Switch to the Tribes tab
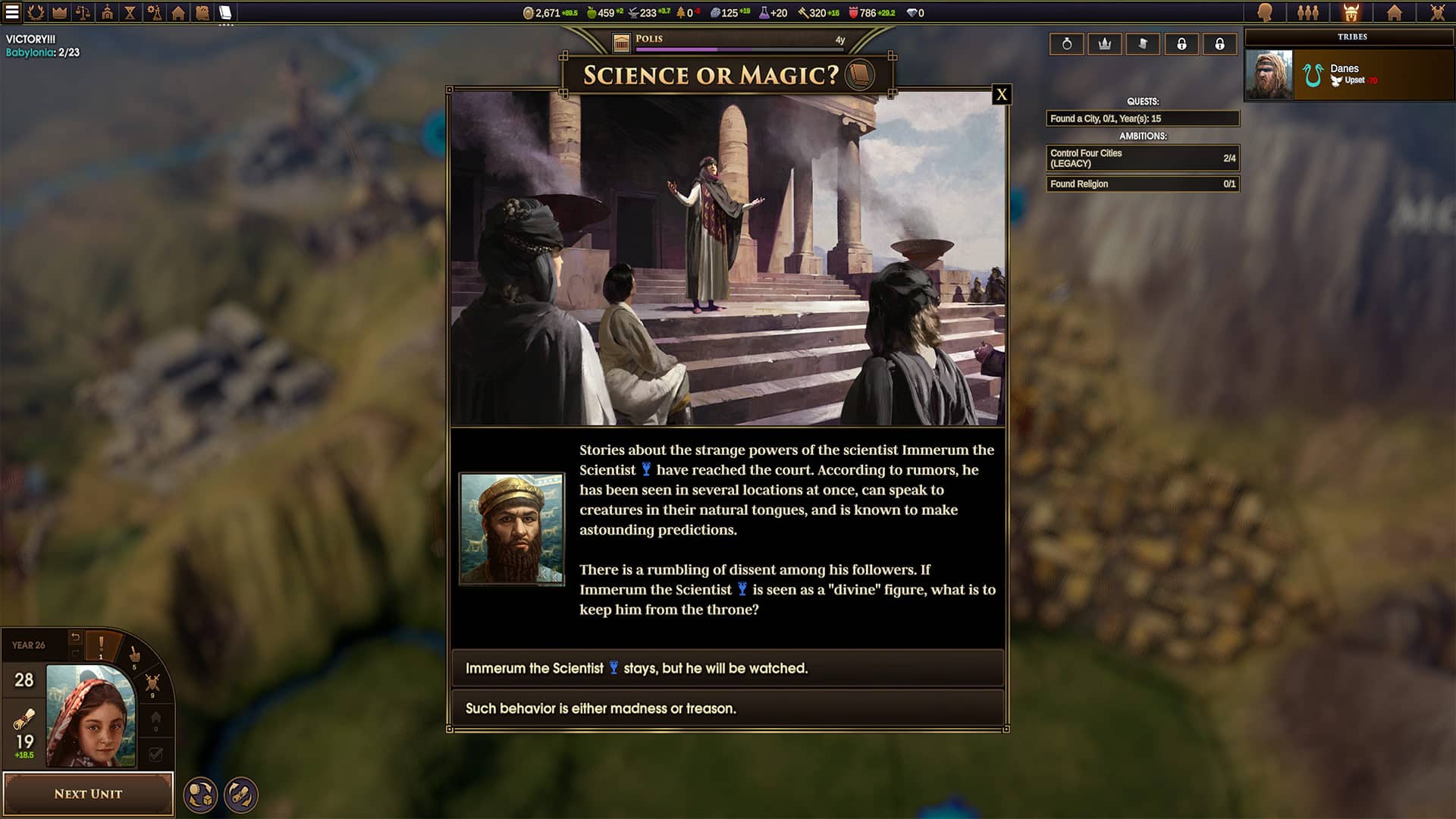 (x=1350, y=11)
